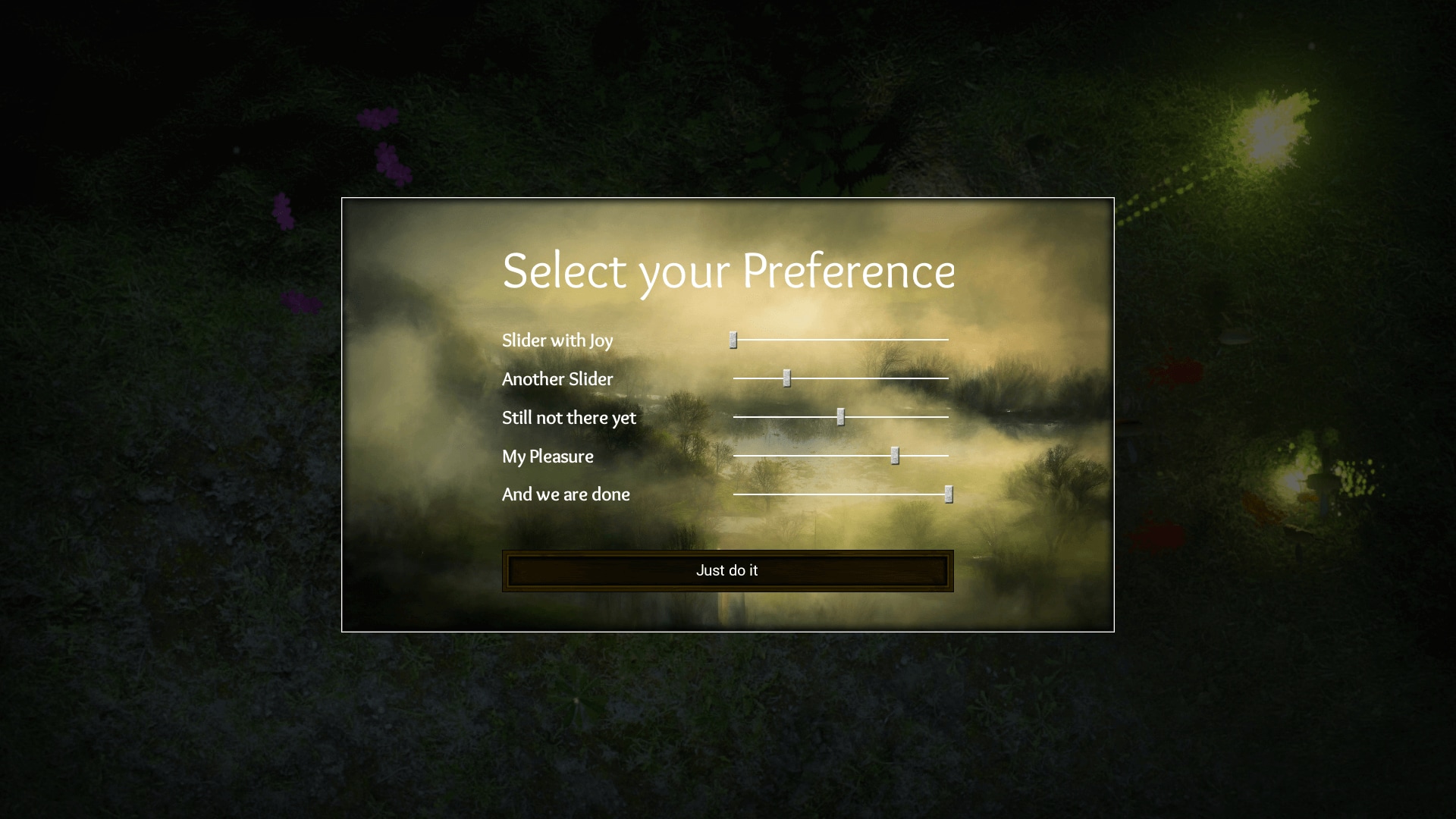Click the track left of the 'Another Slider' handle
This screenshot has width=1456, height=819.
pyautogui.click(x=758, y=378)
